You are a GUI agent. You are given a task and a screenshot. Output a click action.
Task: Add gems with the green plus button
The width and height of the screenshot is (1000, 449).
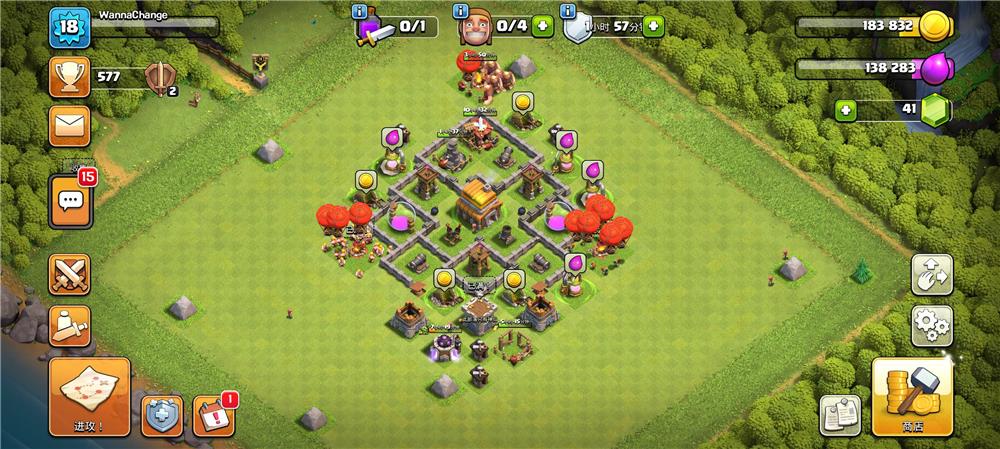coord(845,109)
